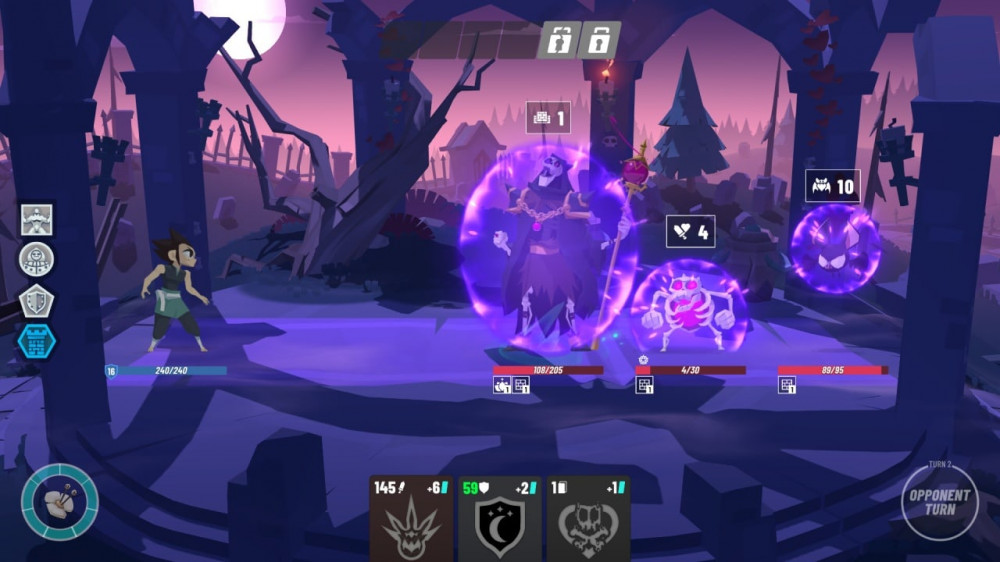
Task: Select the 59 shield crescent moon card
Action: (500, 520)
